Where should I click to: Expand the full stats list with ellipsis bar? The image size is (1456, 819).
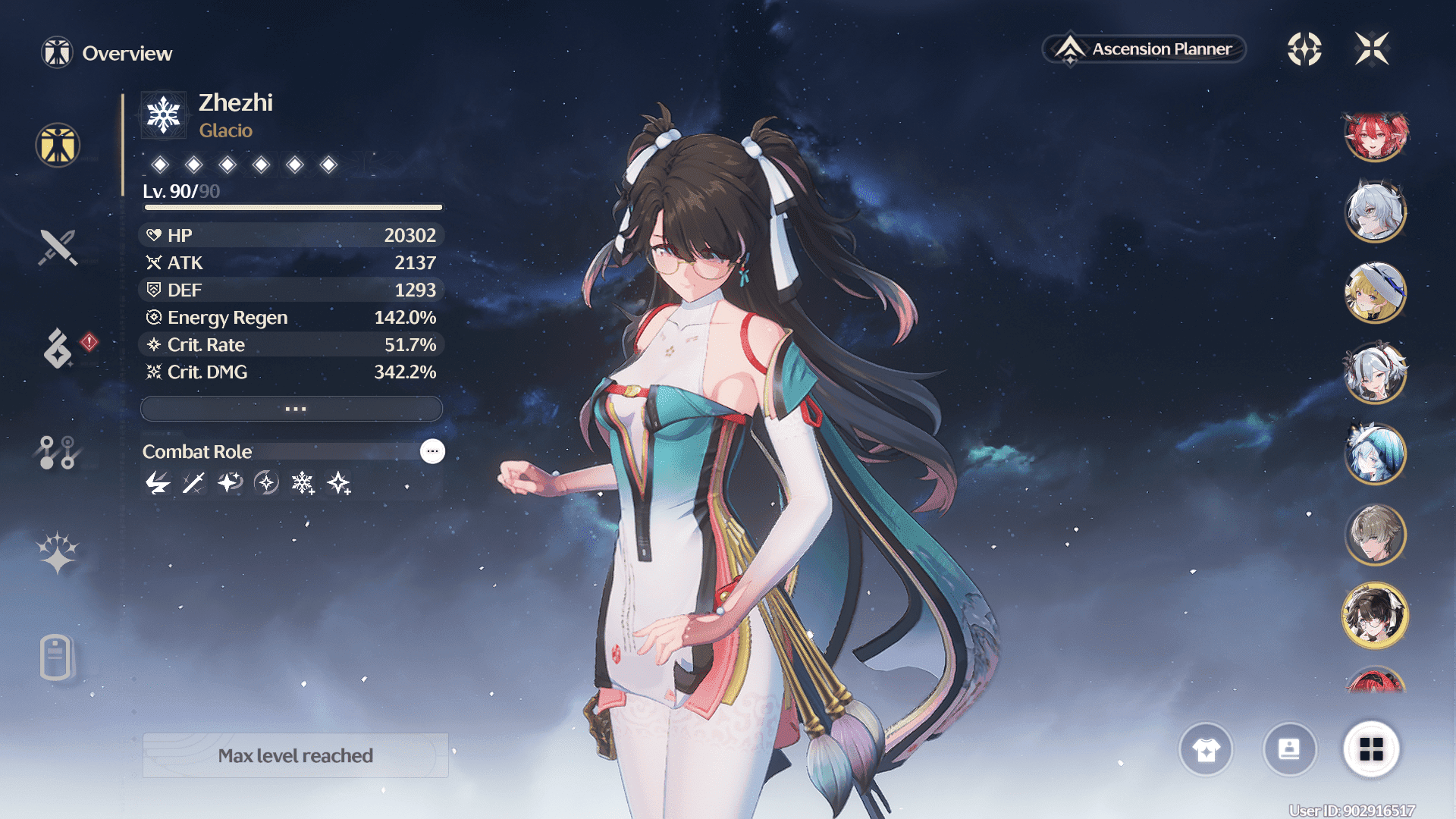point(292,409)
